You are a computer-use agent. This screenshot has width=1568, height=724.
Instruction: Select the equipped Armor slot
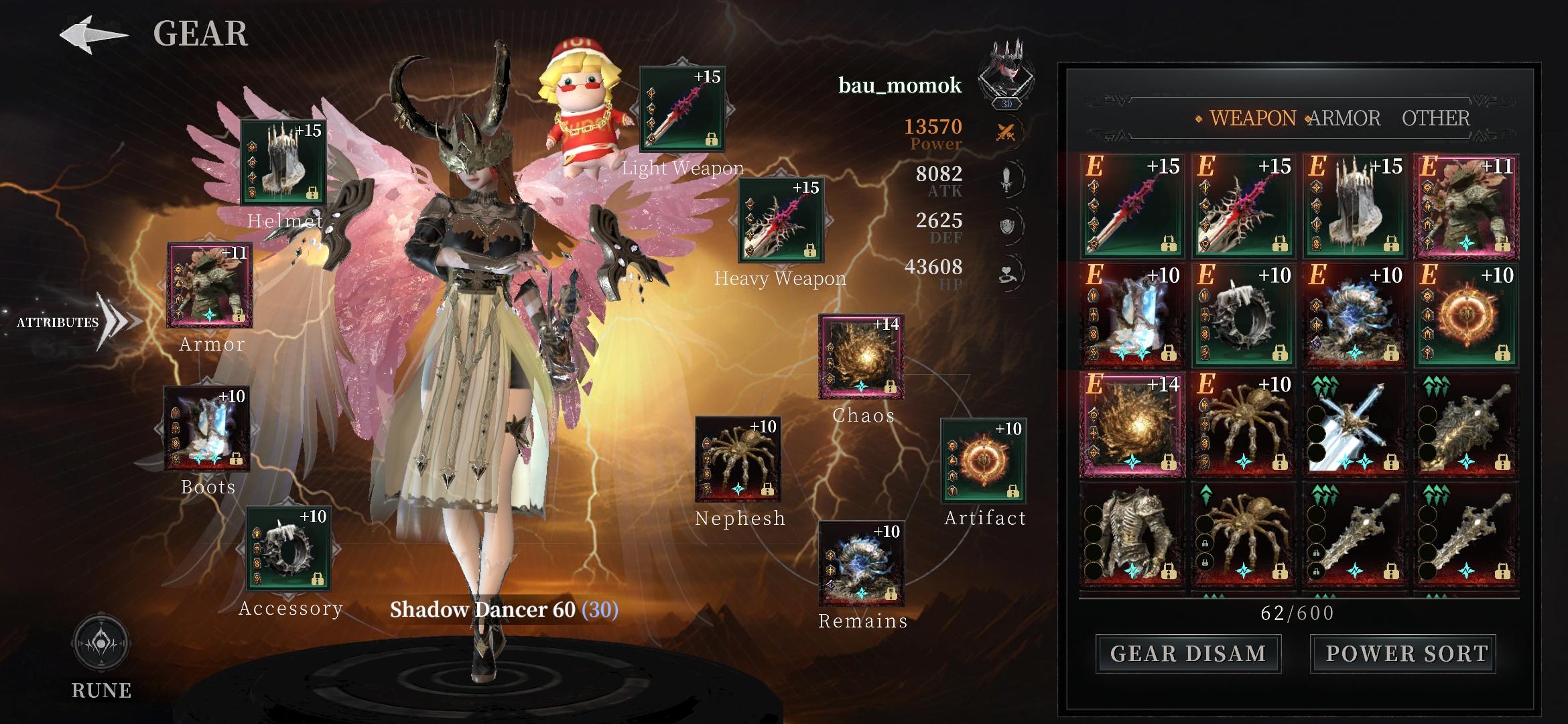click(x=210, y=286)
